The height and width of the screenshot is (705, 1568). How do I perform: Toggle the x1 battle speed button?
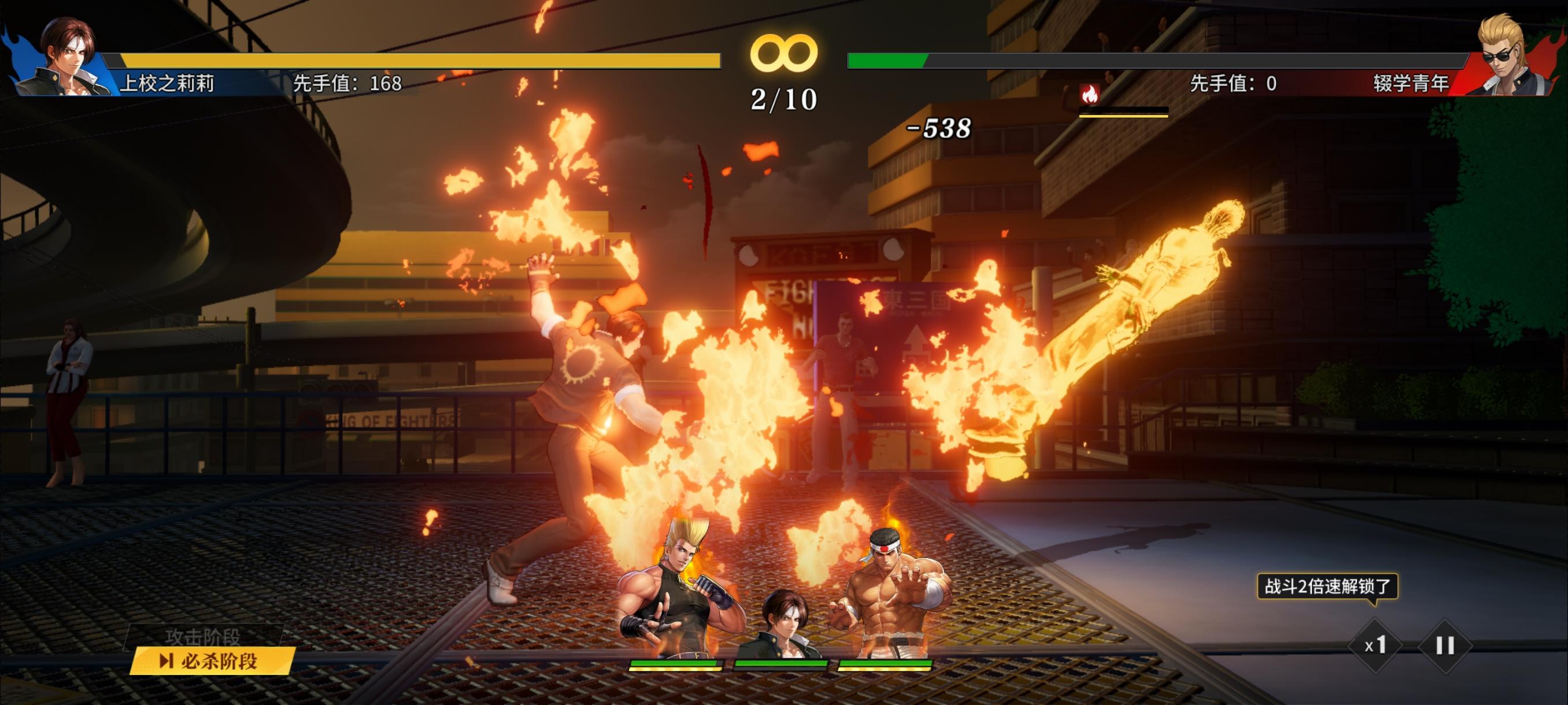point(1375,645)
